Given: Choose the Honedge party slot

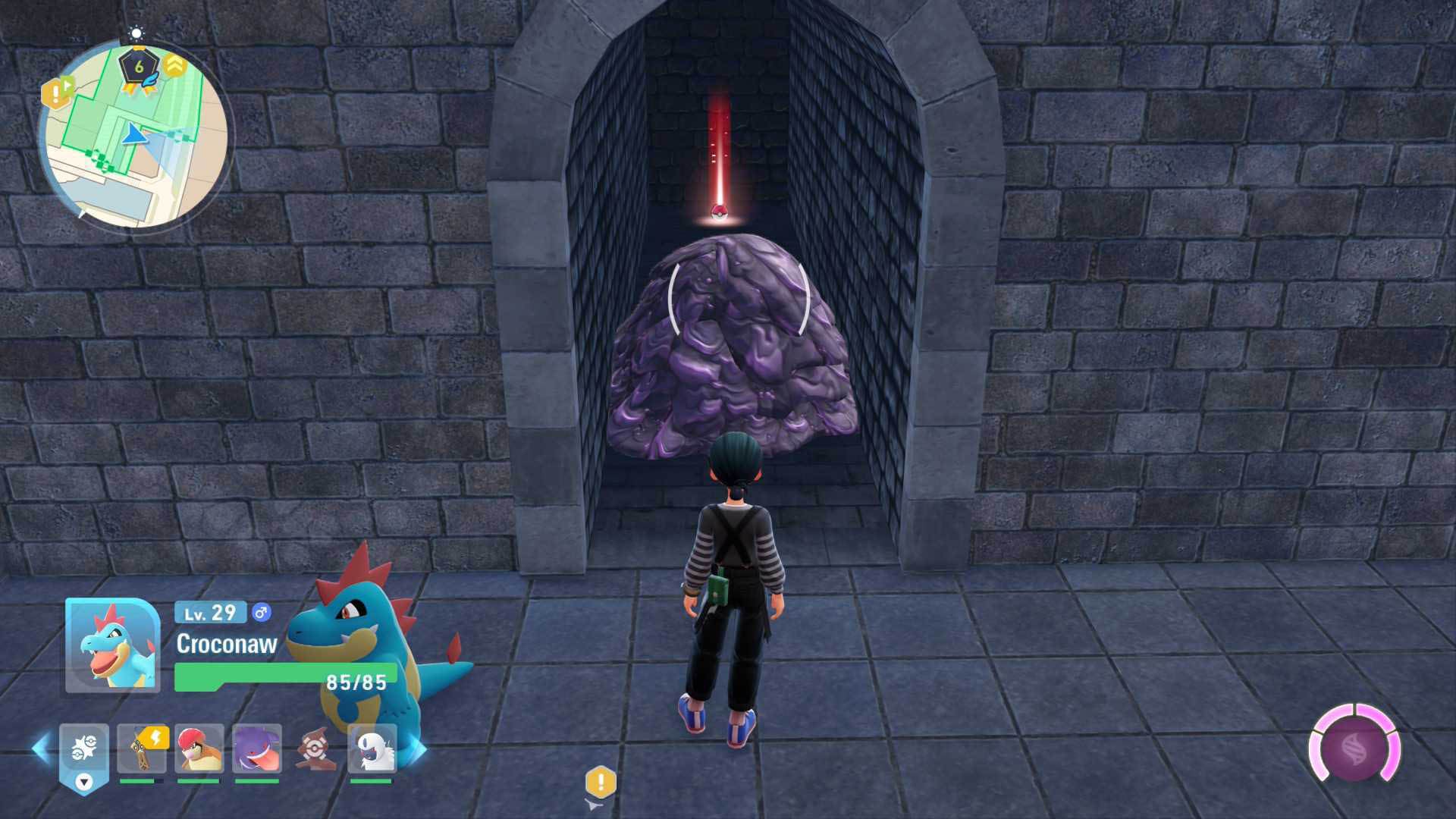Looking at the screenshot, I should [142, 749].
